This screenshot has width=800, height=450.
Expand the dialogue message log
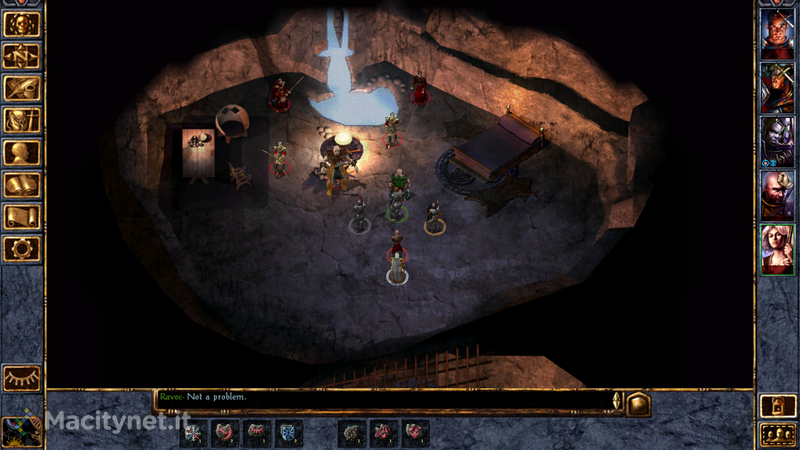[639, 403]
